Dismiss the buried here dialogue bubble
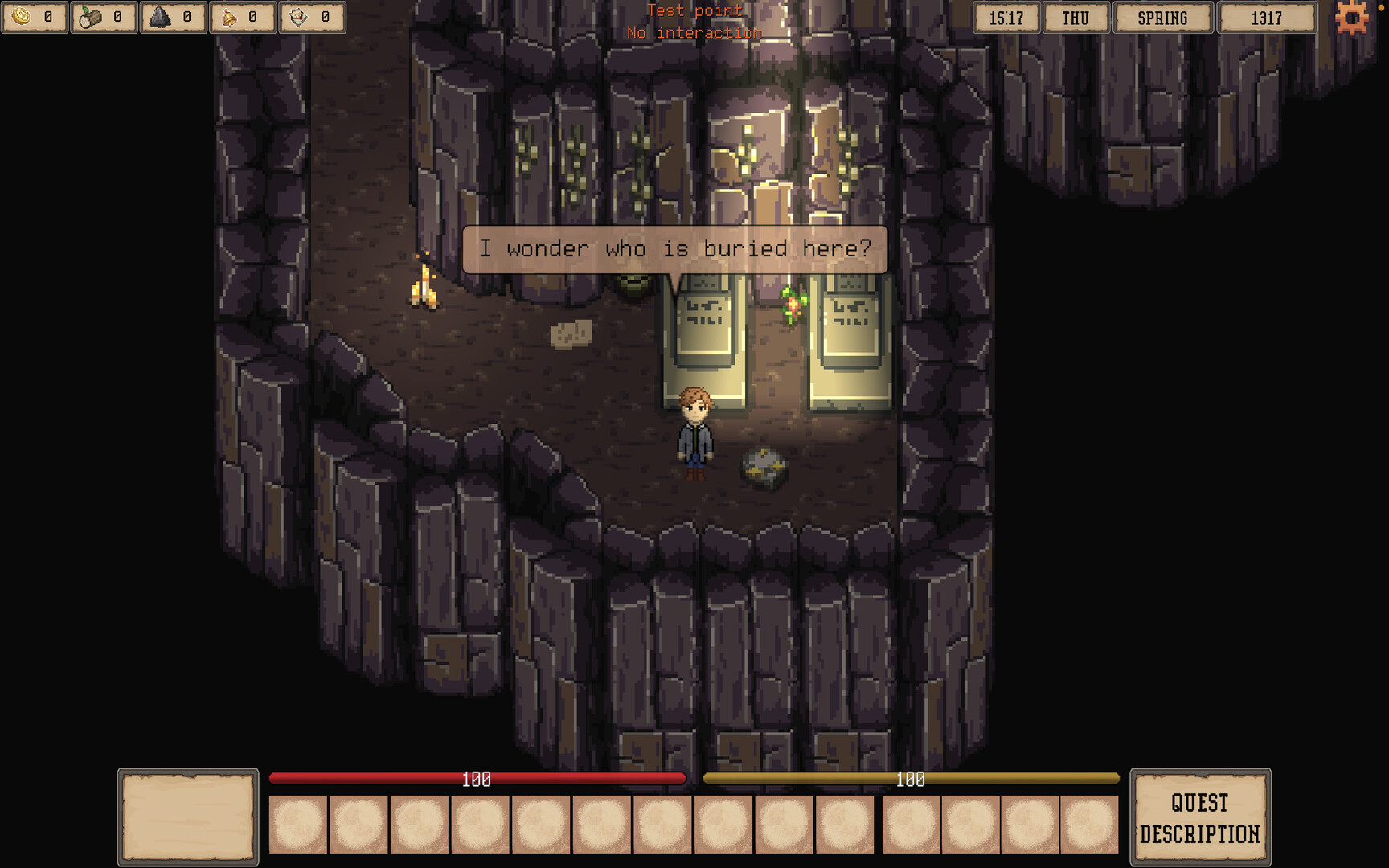This screenshot has width=1389, height=868. point(675,248)
